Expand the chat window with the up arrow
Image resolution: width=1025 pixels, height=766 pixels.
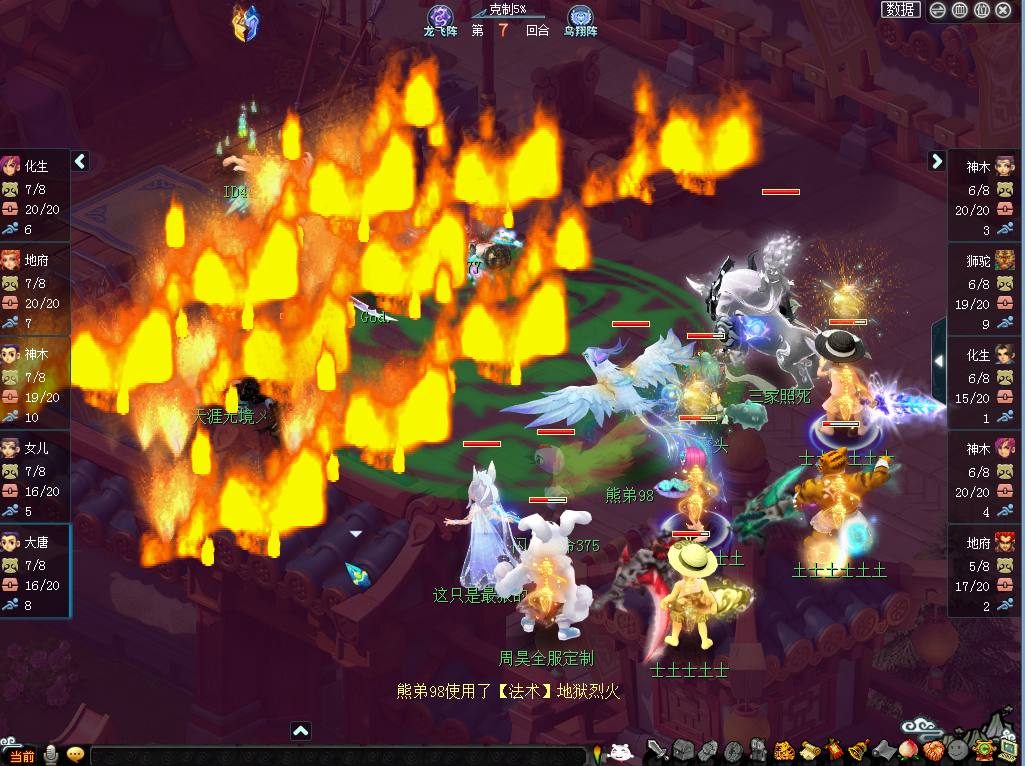[x=300, y=731]
